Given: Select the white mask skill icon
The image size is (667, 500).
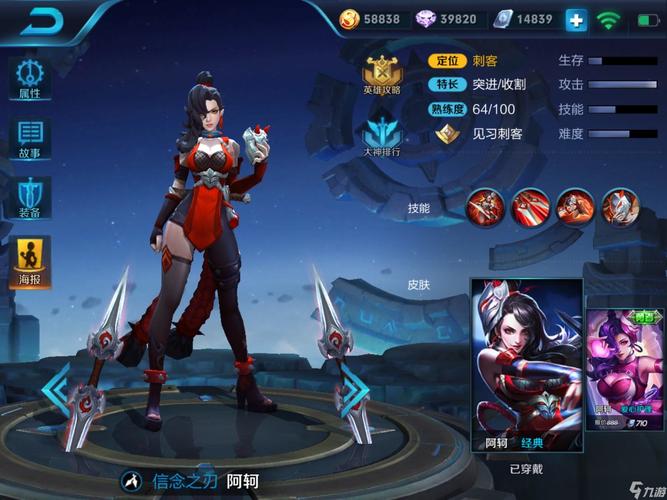Looking at the screenshot, I should coord(621,206).
